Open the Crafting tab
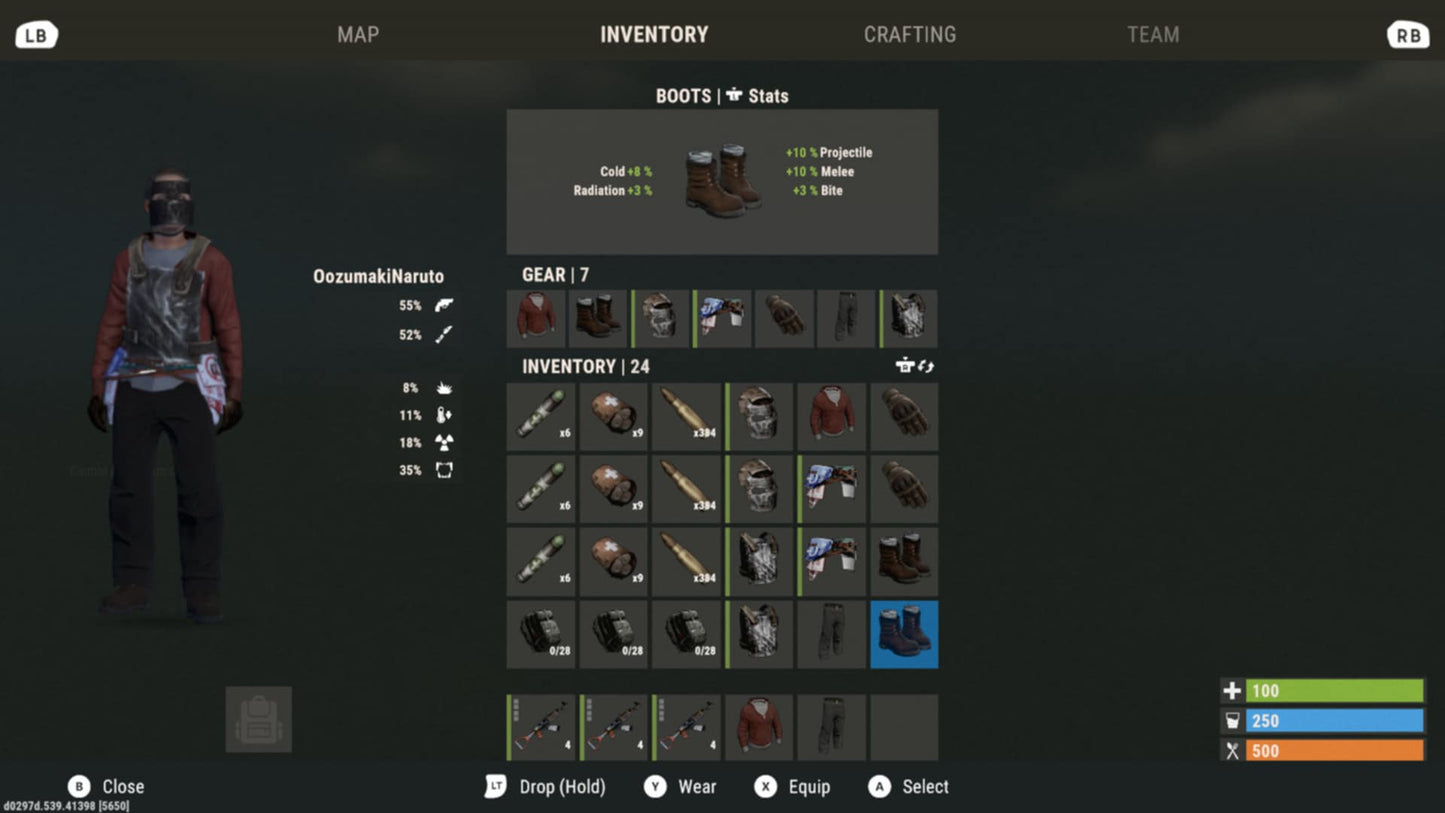This screenshot has width=1445, height=813. (909, 35)
